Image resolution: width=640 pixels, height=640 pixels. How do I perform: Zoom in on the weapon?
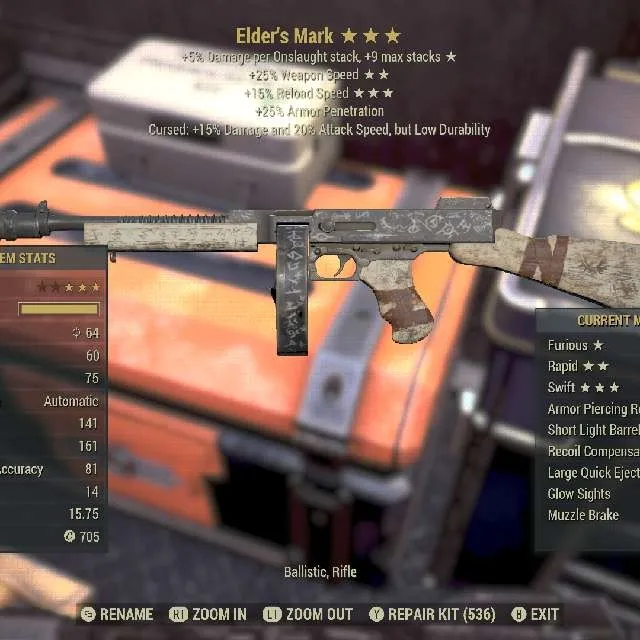[209, 614]
